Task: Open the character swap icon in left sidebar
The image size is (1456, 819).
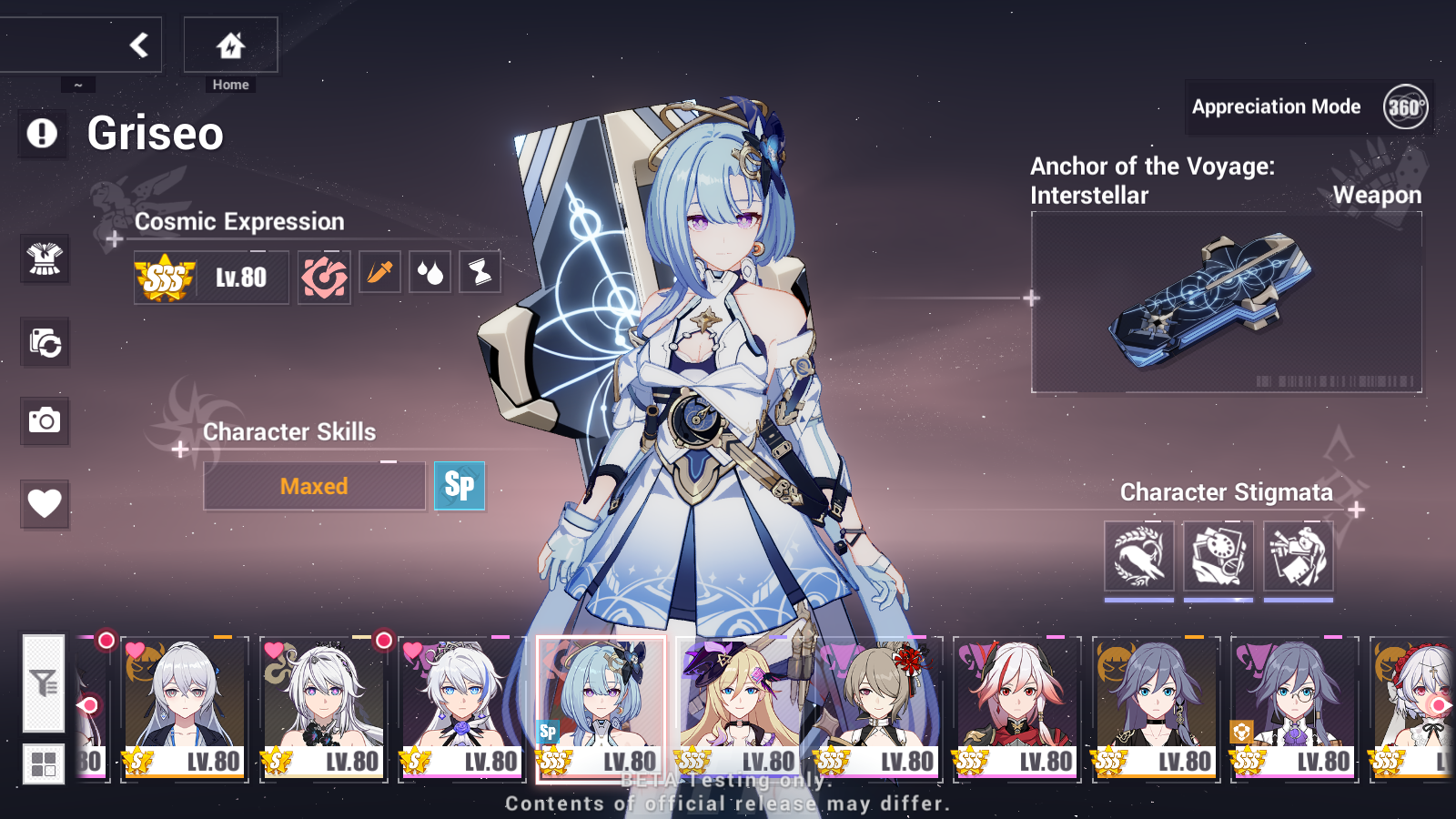Action: tap(44, 341)
